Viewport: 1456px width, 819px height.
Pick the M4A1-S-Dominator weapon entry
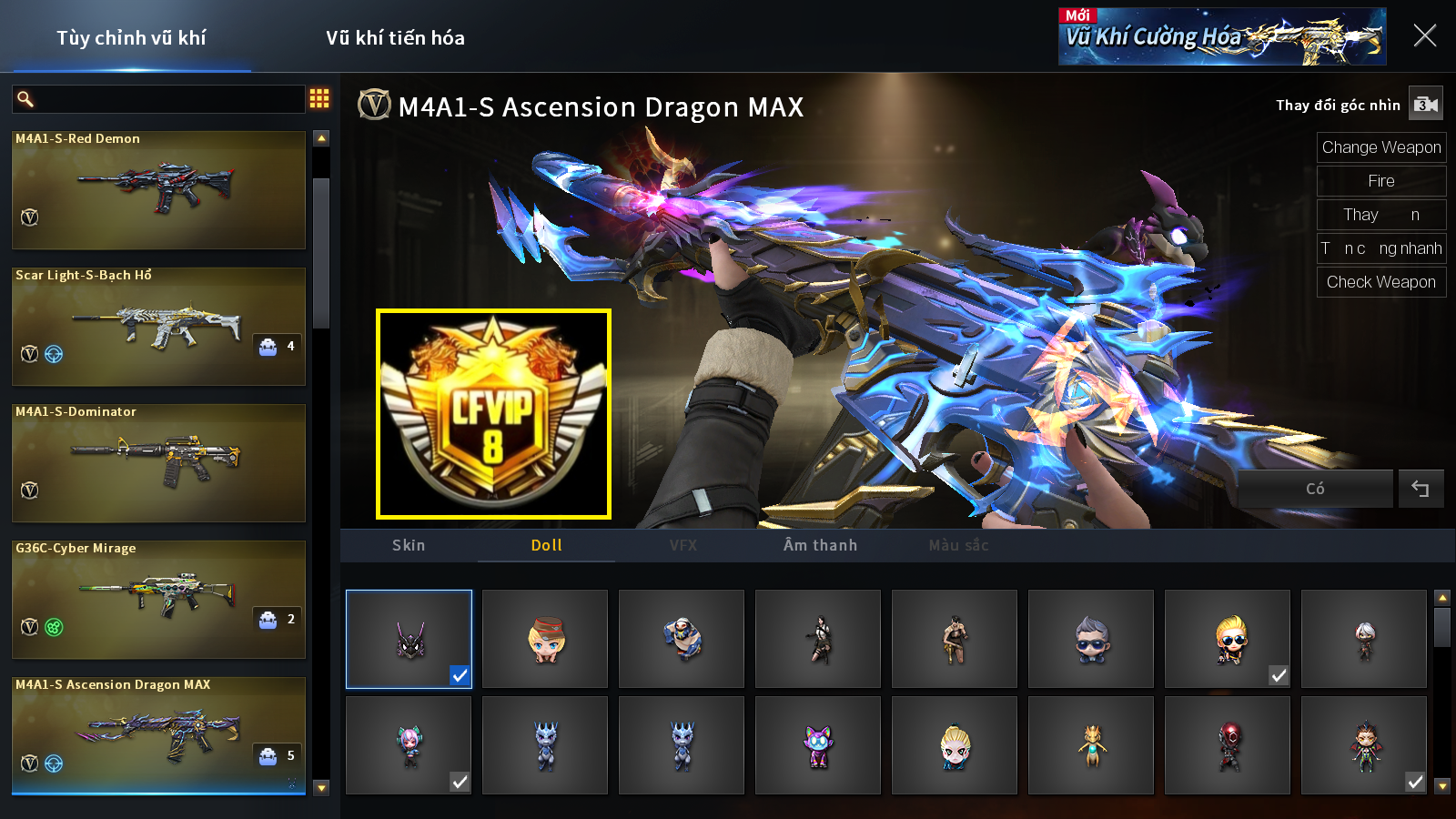click(x=158, y=462)
